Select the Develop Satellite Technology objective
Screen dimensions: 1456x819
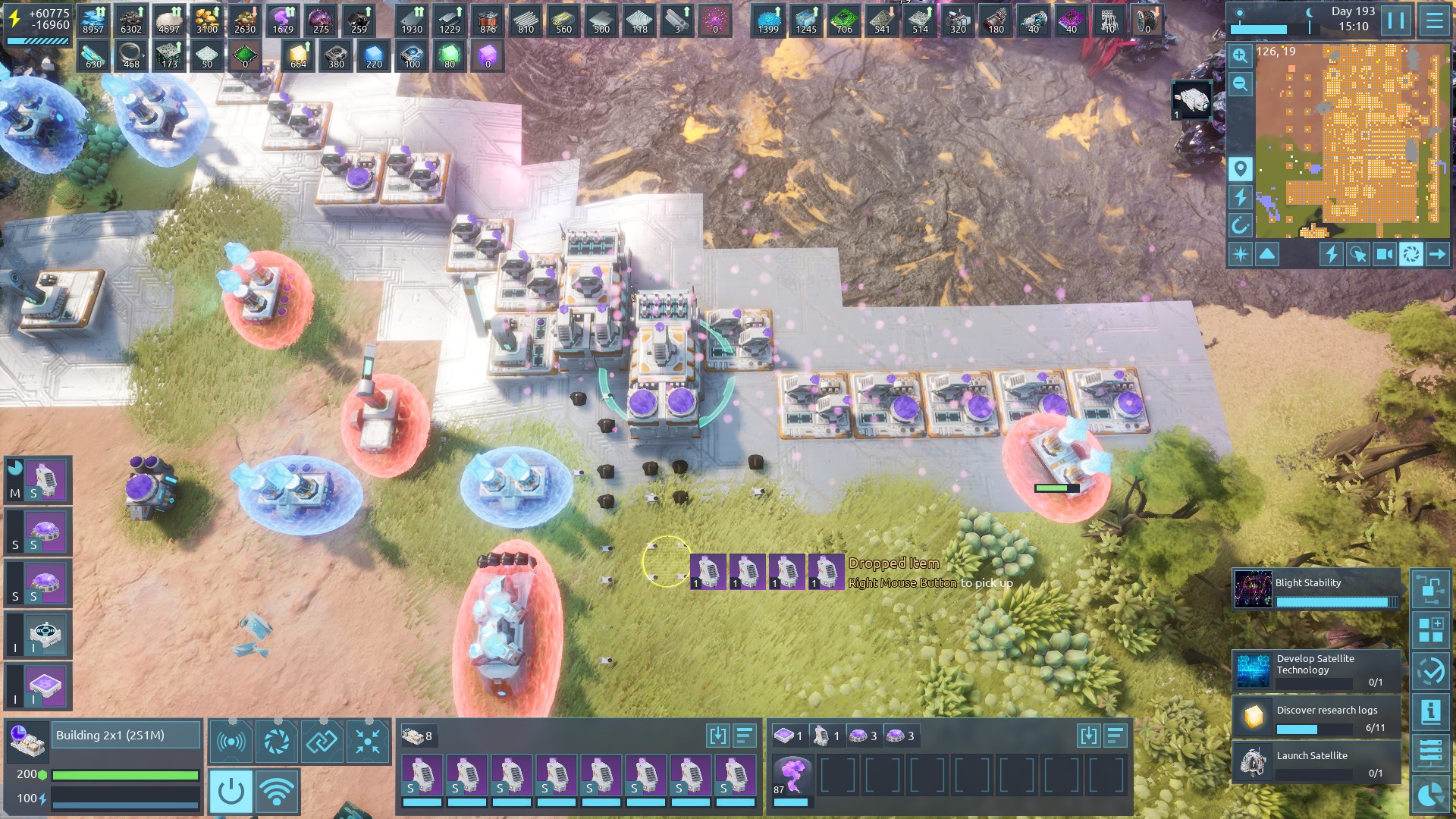(1316, 670)
